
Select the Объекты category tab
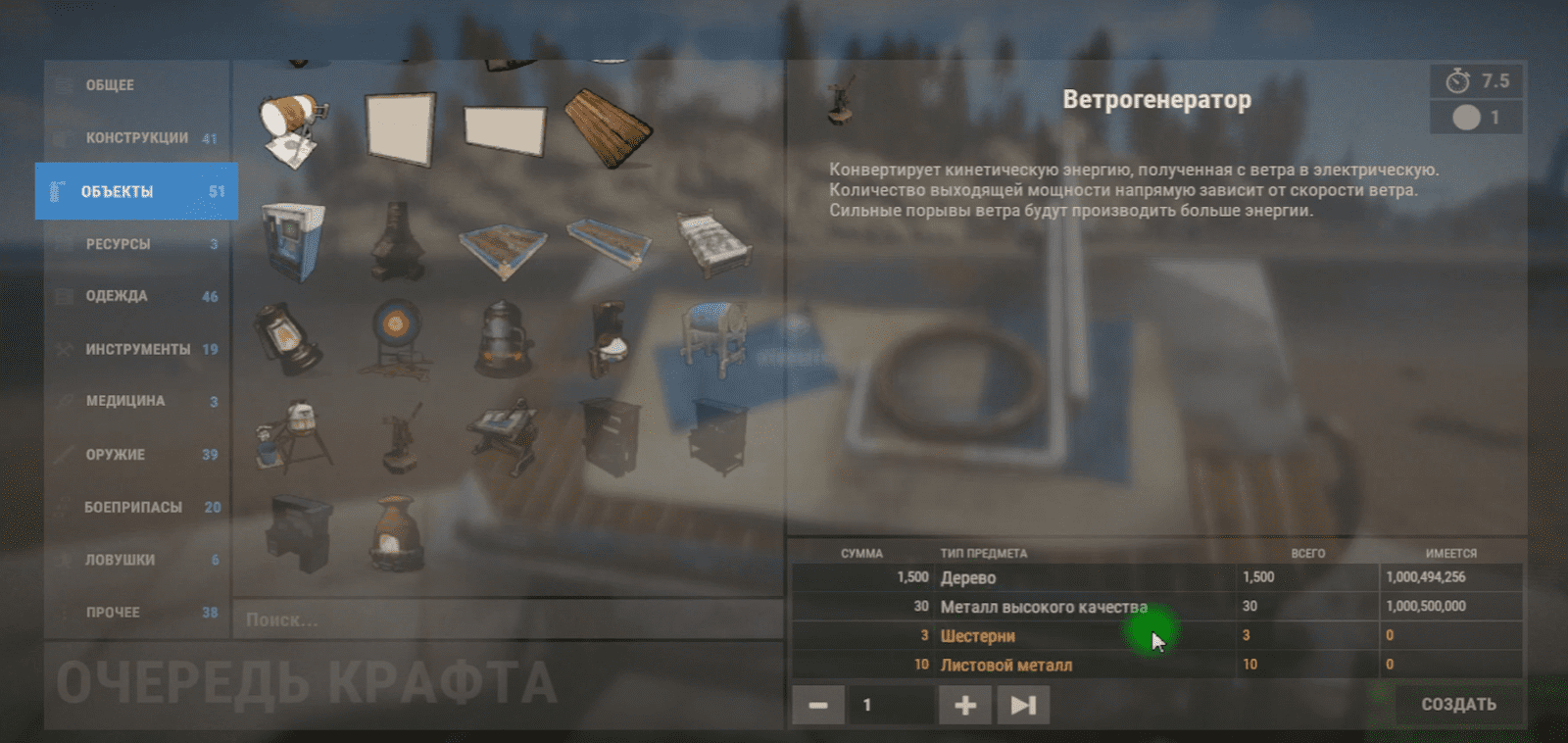[136, 191]
